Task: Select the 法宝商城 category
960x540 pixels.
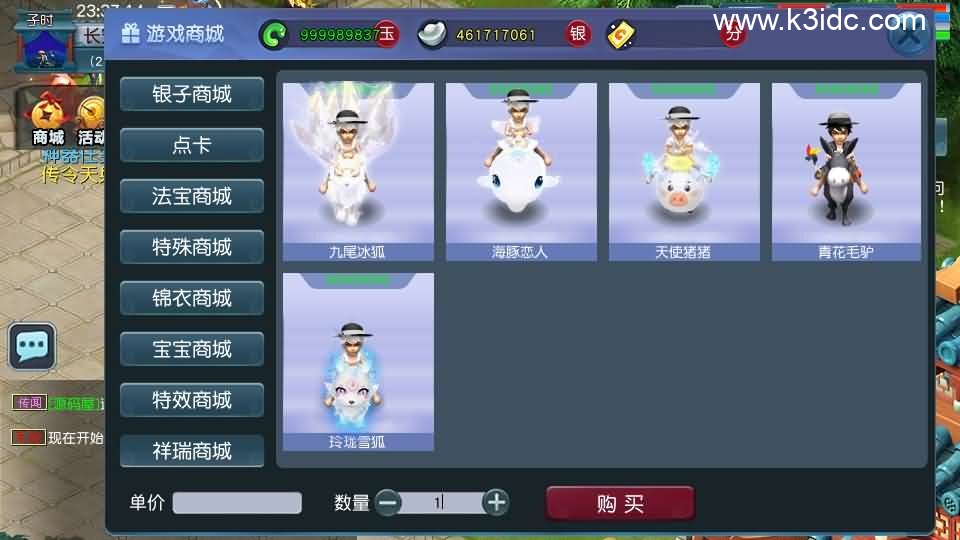Action: tap(192, 196)
